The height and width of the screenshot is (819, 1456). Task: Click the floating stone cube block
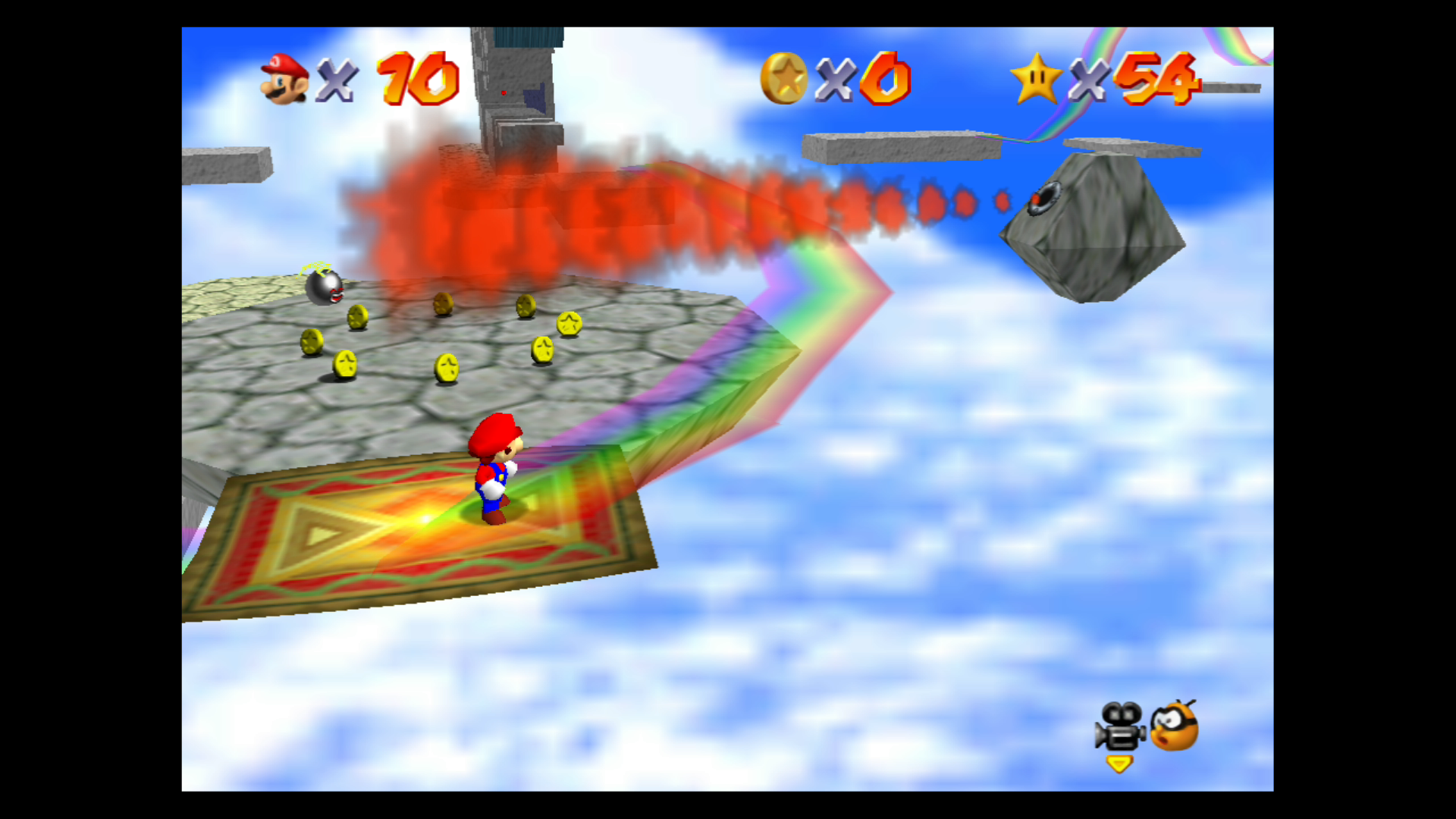pos(1092,227)
